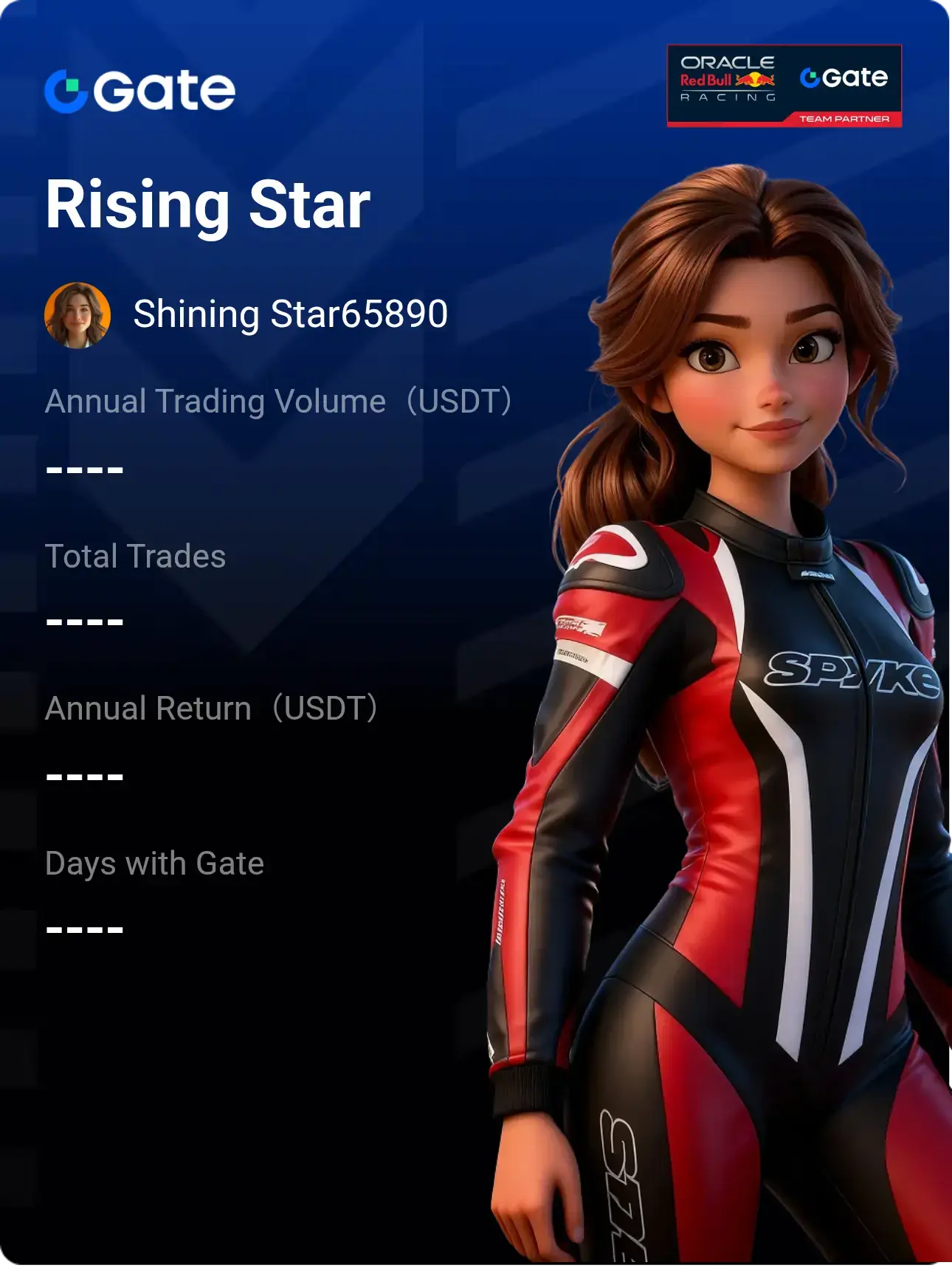The width and height of the screenshot is (952, 1268).
Task: Click the Gate logo in the header
Action: (140, 92)
